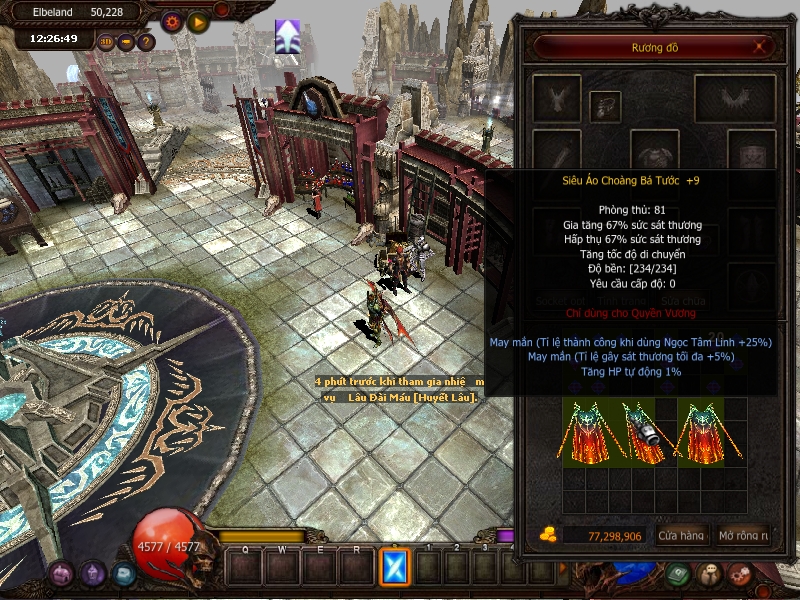Open settings with the orange gear icon
The height and width of the screenshot is (600, 800).
172,21
